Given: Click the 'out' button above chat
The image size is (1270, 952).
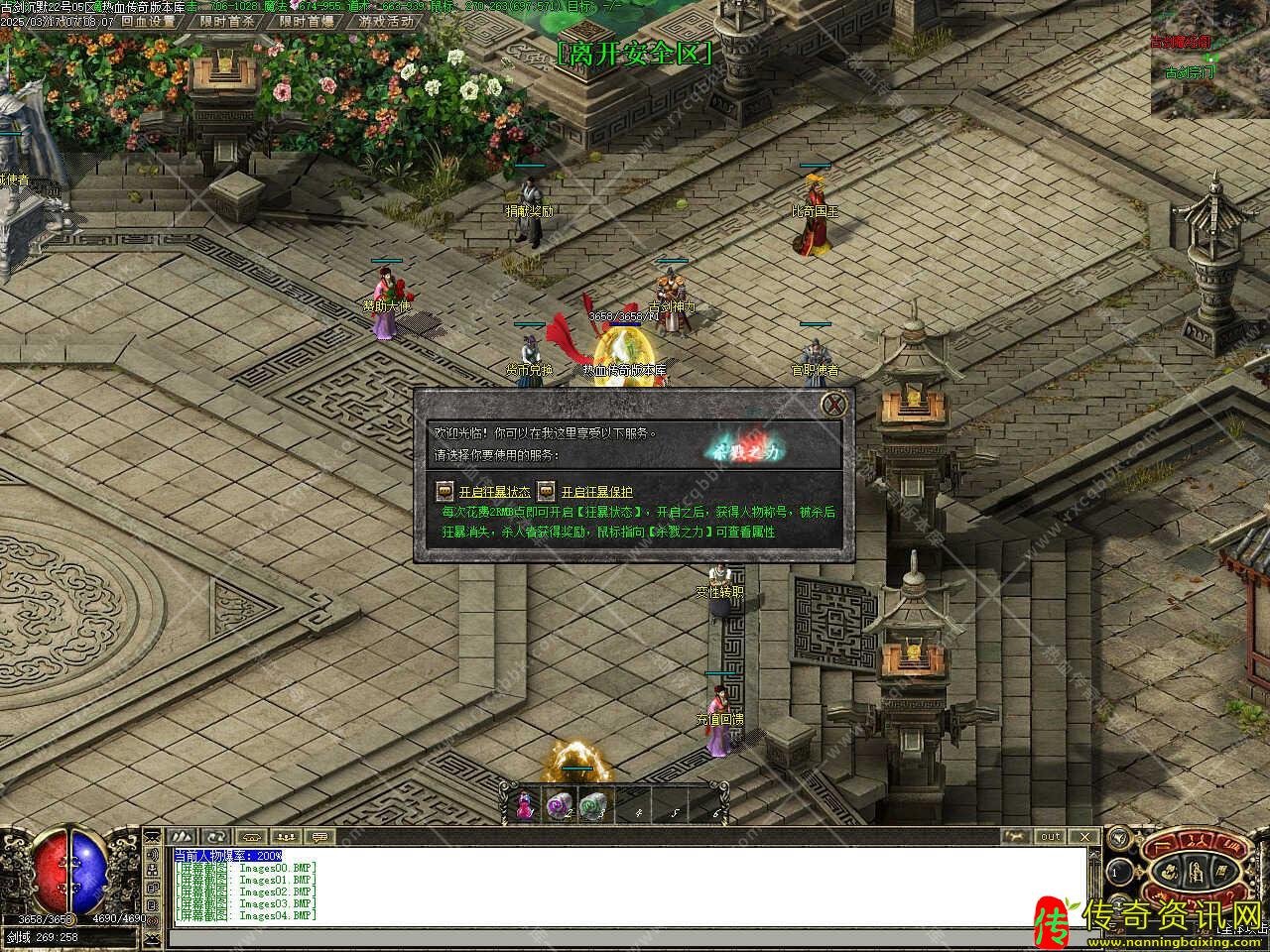Looking at the screenshot, I should coord(1050,837).
